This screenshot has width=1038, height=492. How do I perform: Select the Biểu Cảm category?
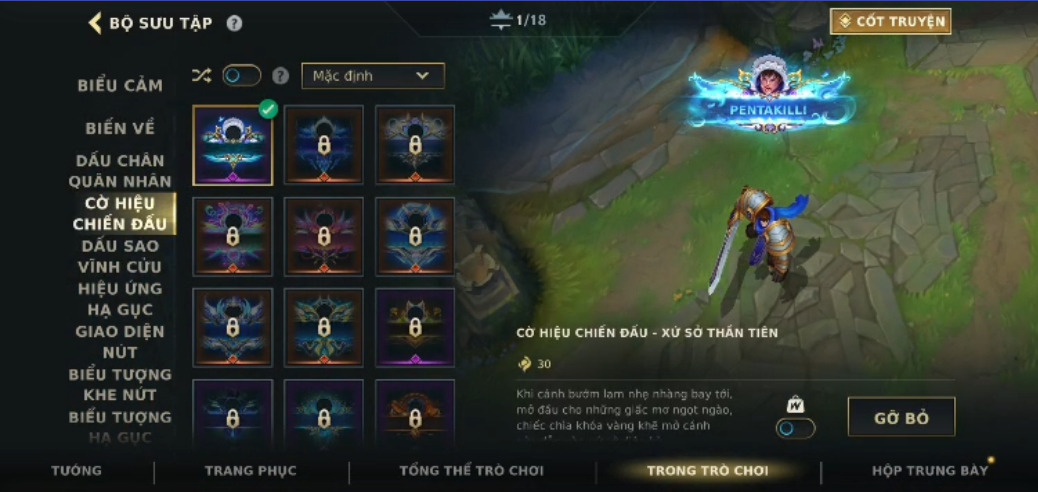click(x=120, y=85)
